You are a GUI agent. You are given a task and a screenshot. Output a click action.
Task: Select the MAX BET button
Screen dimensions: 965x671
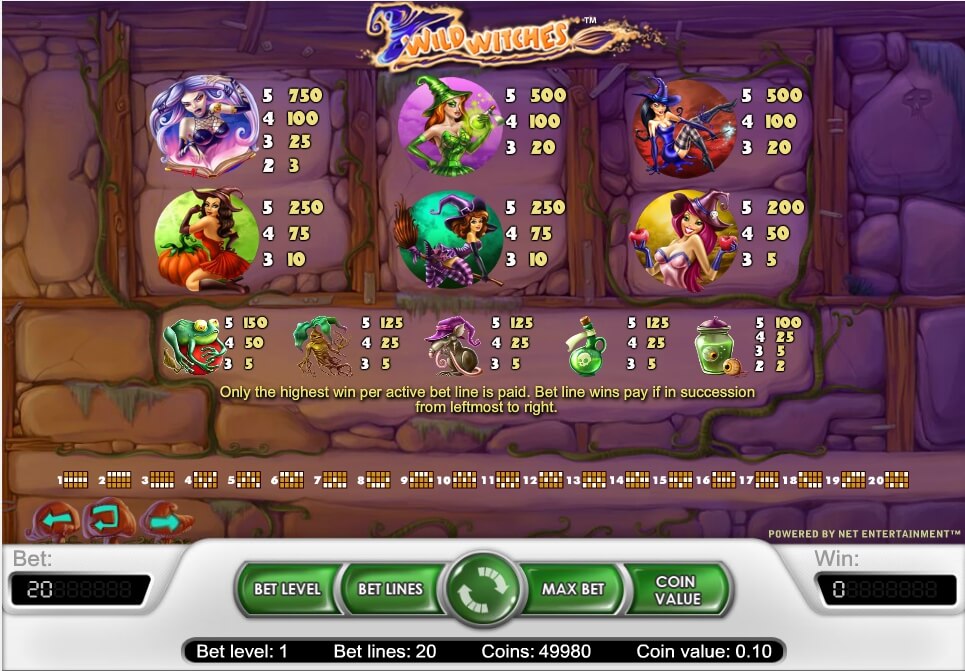pos(573,589)
